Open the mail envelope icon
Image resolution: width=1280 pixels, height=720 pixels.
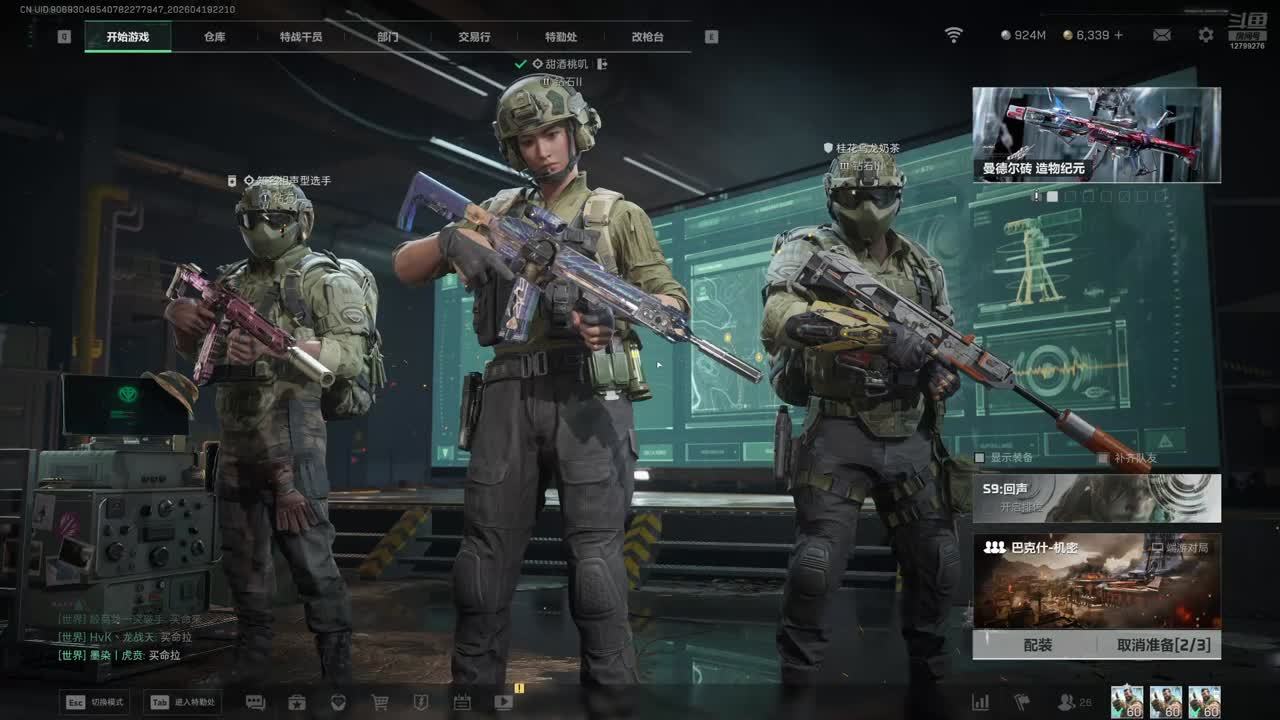[x=1162, y=35]
